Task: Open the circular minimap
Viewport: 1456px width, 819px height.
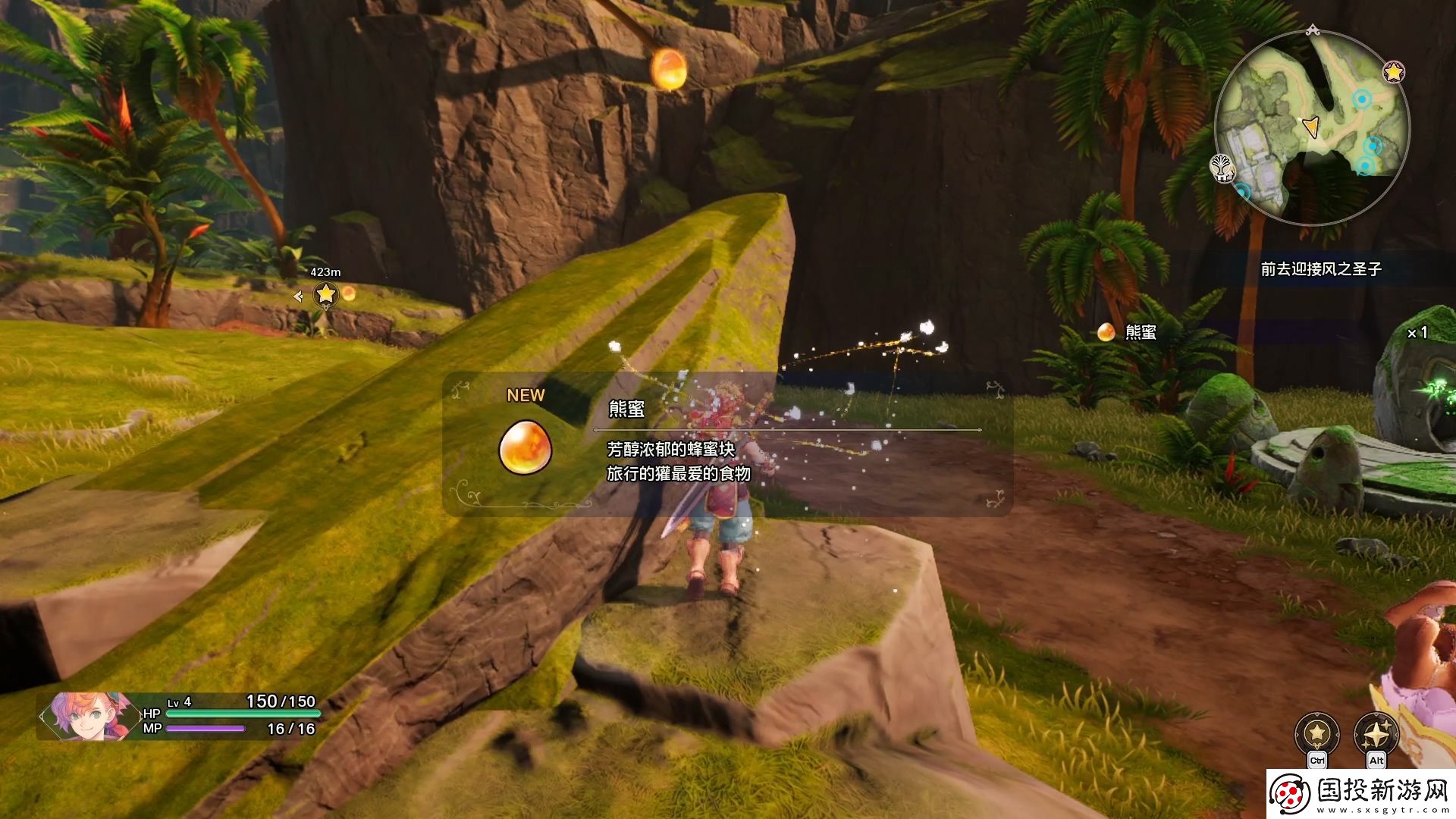Action: coord(1312,127)
